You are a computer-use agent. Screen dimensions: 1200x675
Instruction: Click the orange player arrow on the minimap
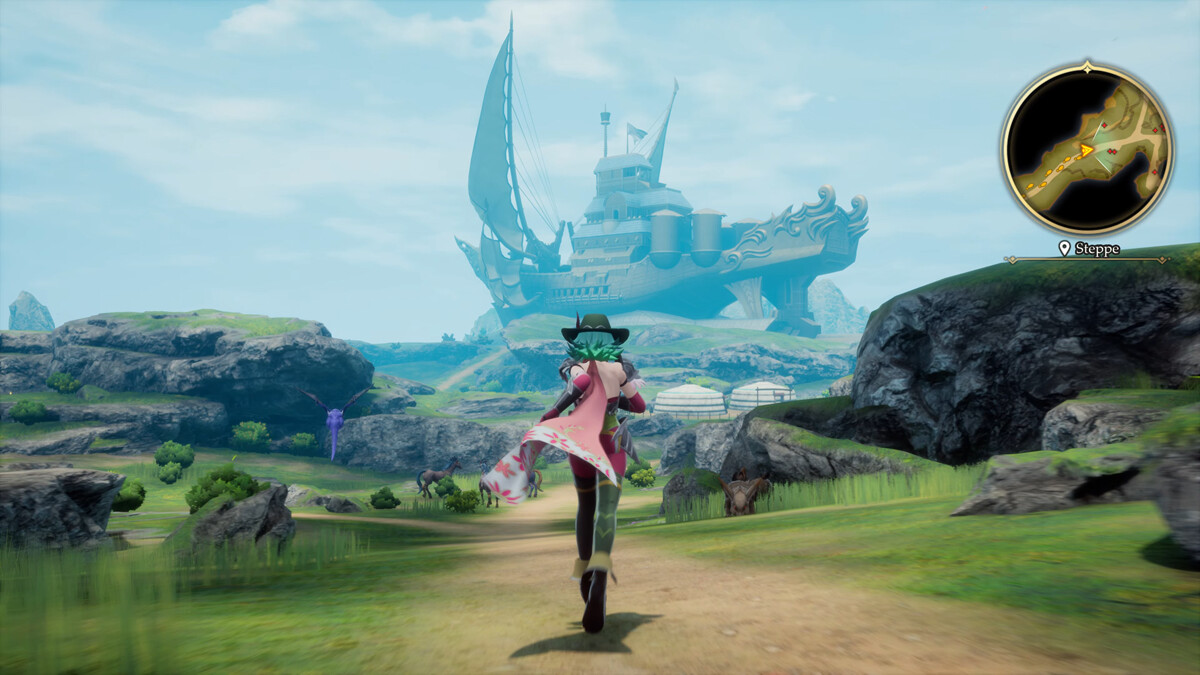click(1085, 151)
